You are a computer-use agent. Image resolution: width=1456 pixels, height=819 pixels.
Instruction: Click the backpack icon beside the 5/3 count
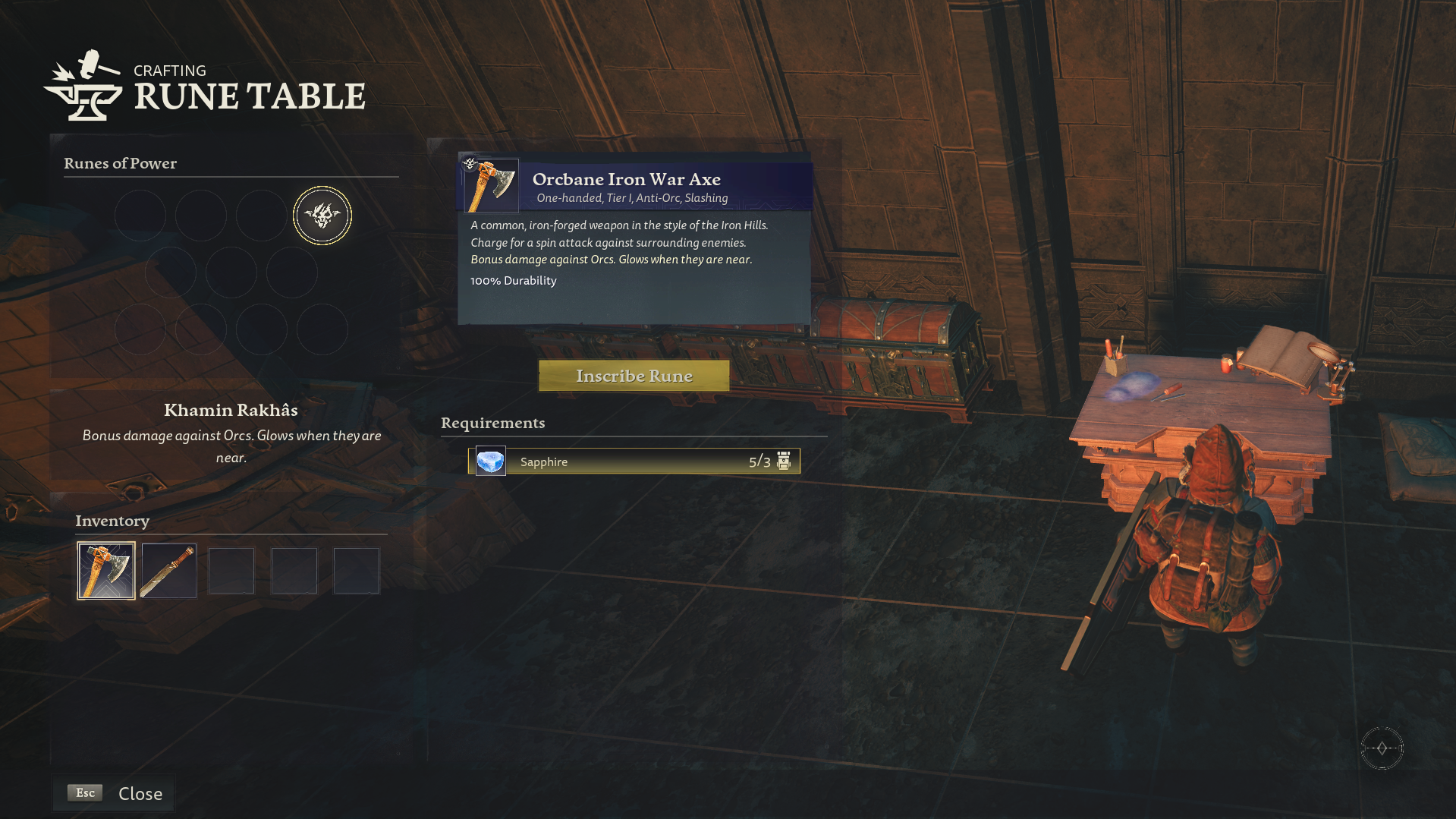tap(784, 461)
